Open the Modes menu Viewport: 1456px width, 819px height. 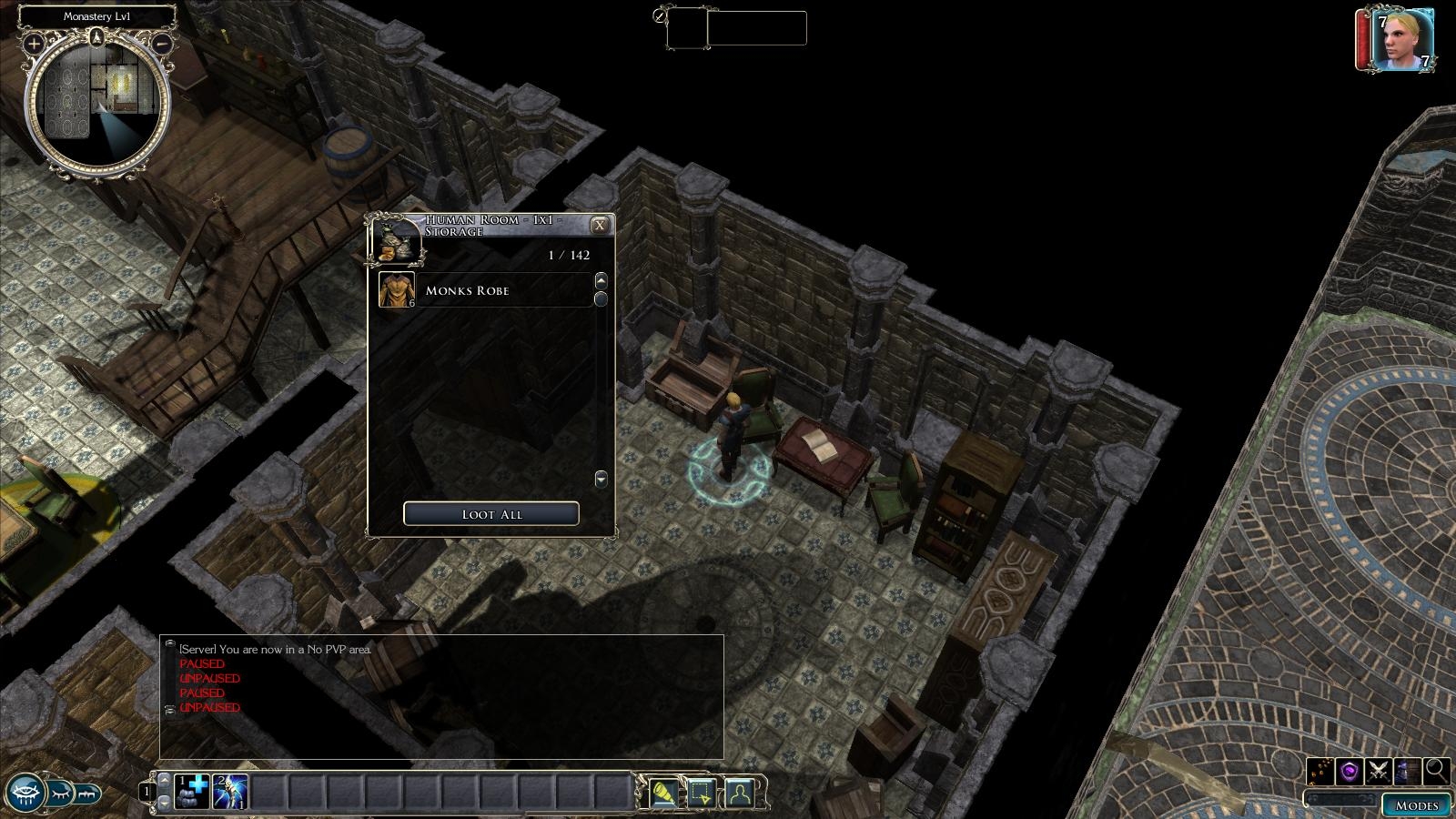(1416, 805)
